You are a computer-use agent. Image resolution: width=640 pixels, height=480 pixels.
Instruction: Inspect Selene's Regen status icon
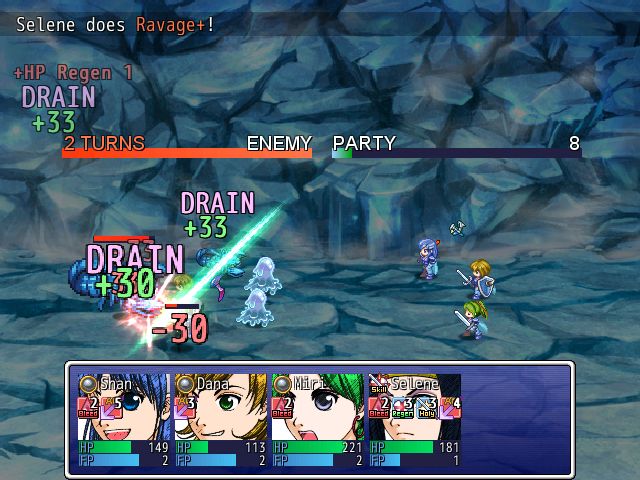[x=402, y=405]
